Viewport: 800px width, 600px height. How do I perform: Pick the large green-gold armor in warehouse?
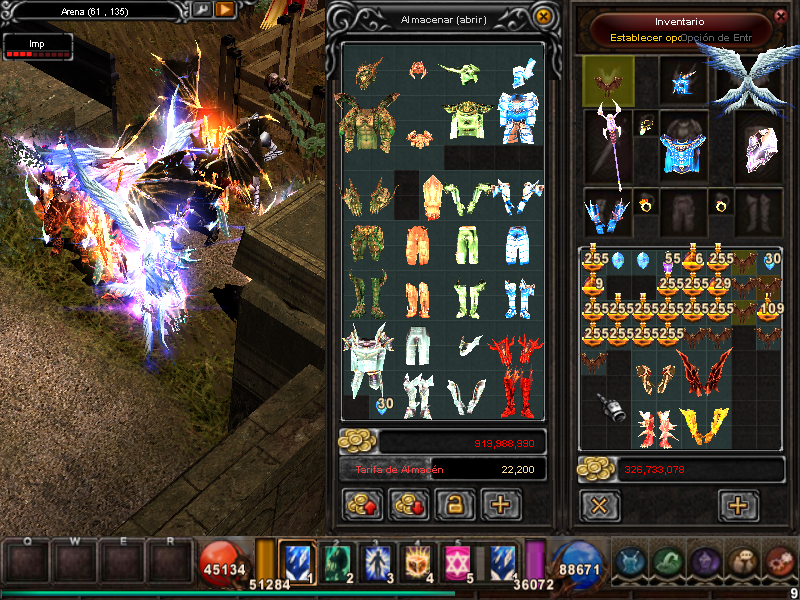[x=366, y=122]
